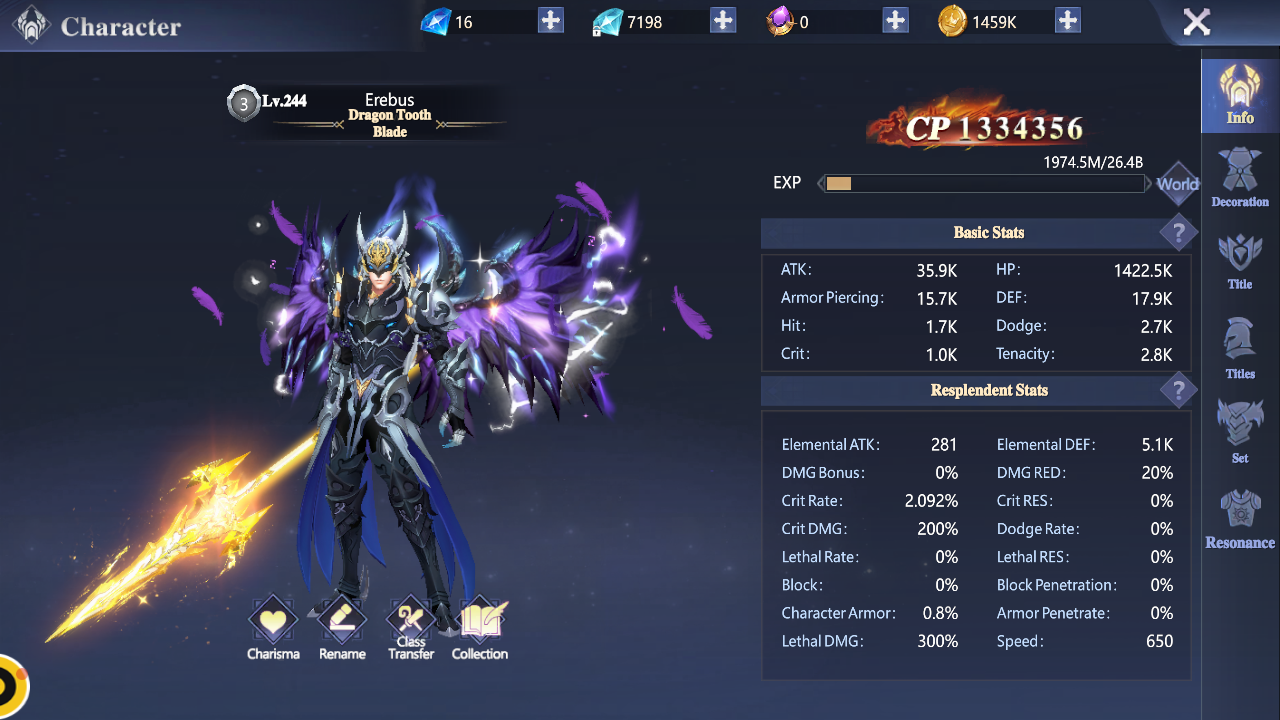Add more blue diamonds with plus button

coord(550,21)
